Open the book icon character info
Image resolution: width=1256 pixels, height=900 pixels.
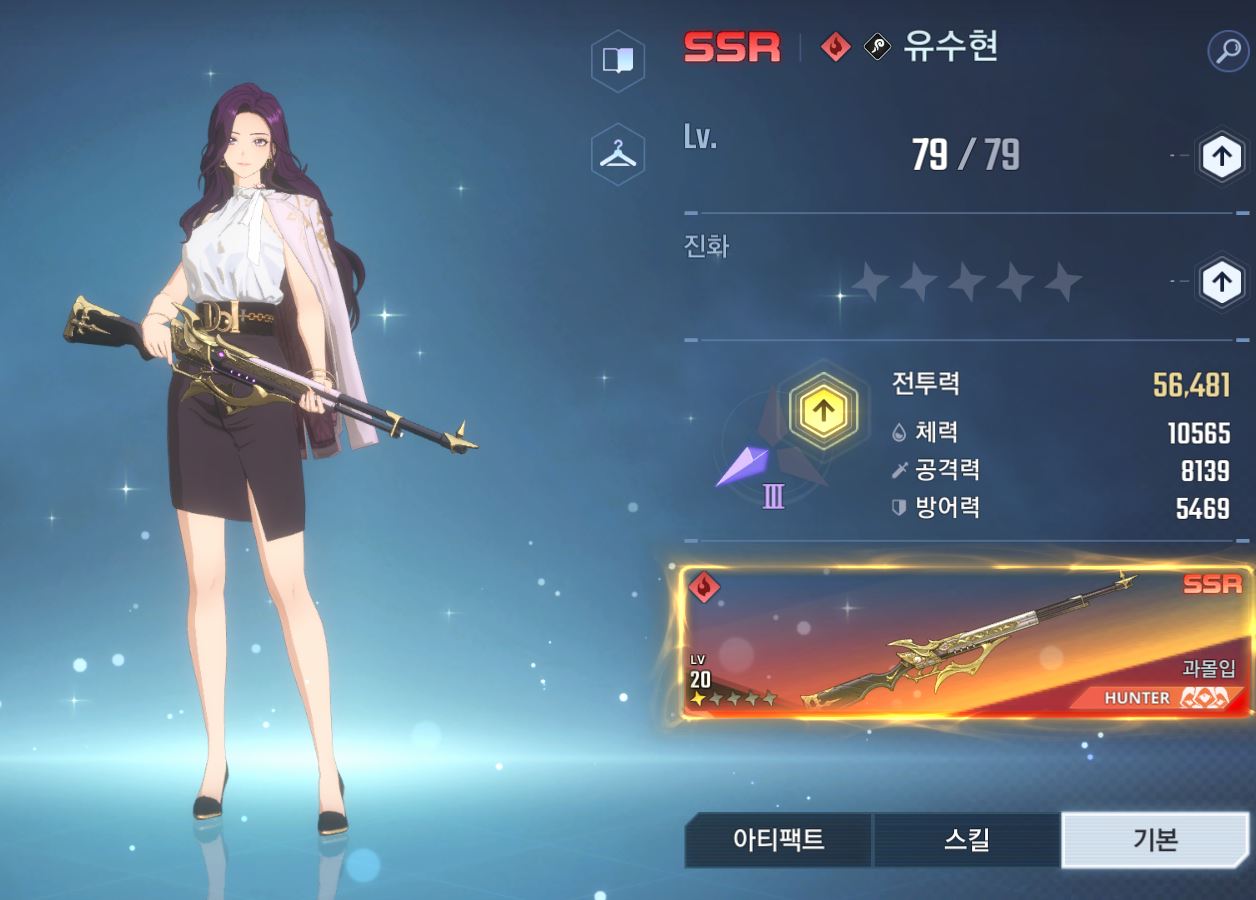point(617,60)
